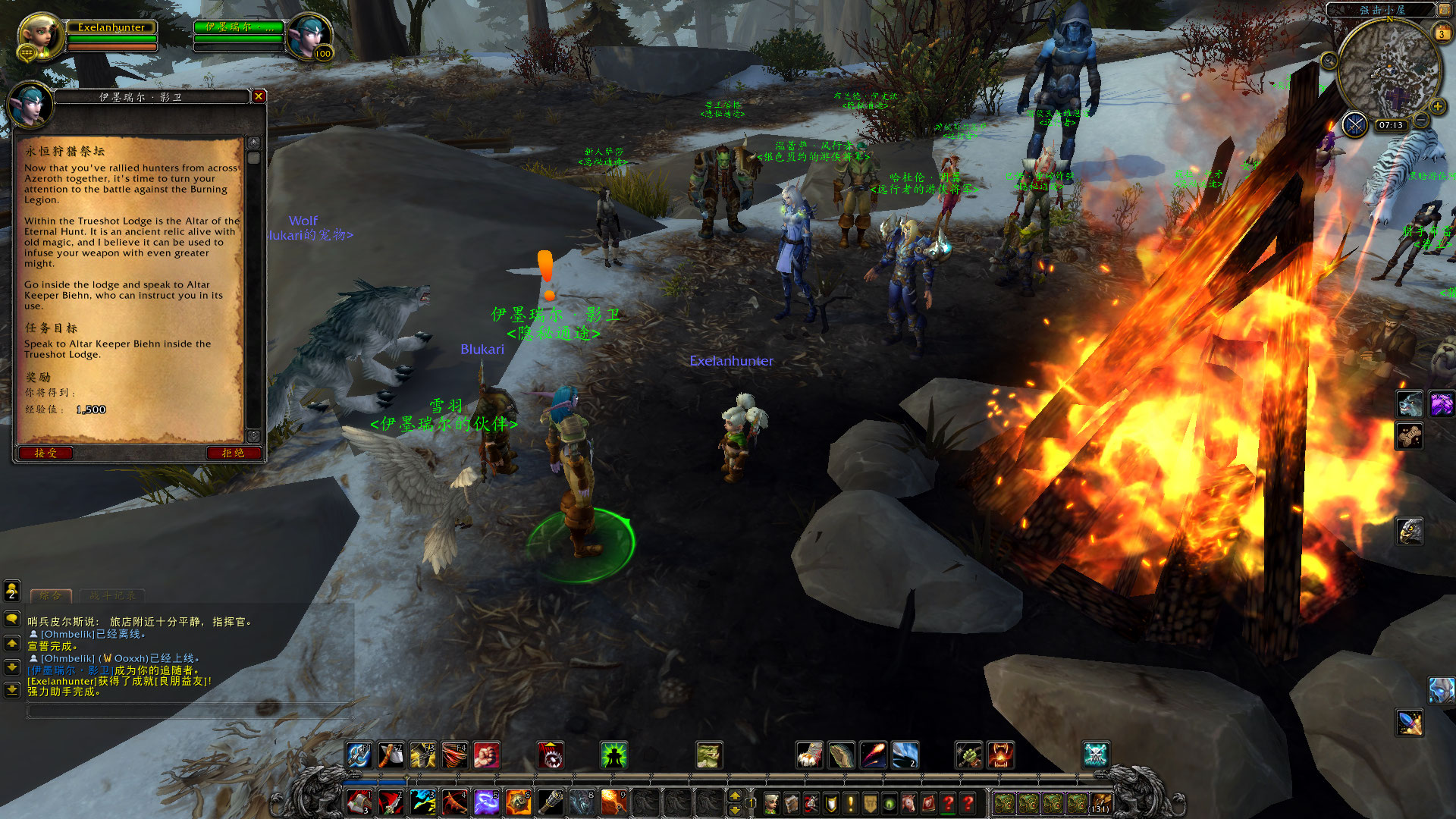Viewport: 1456px width, 819px height.
Task: Click the chat input box
Action: tap(190, 711)
